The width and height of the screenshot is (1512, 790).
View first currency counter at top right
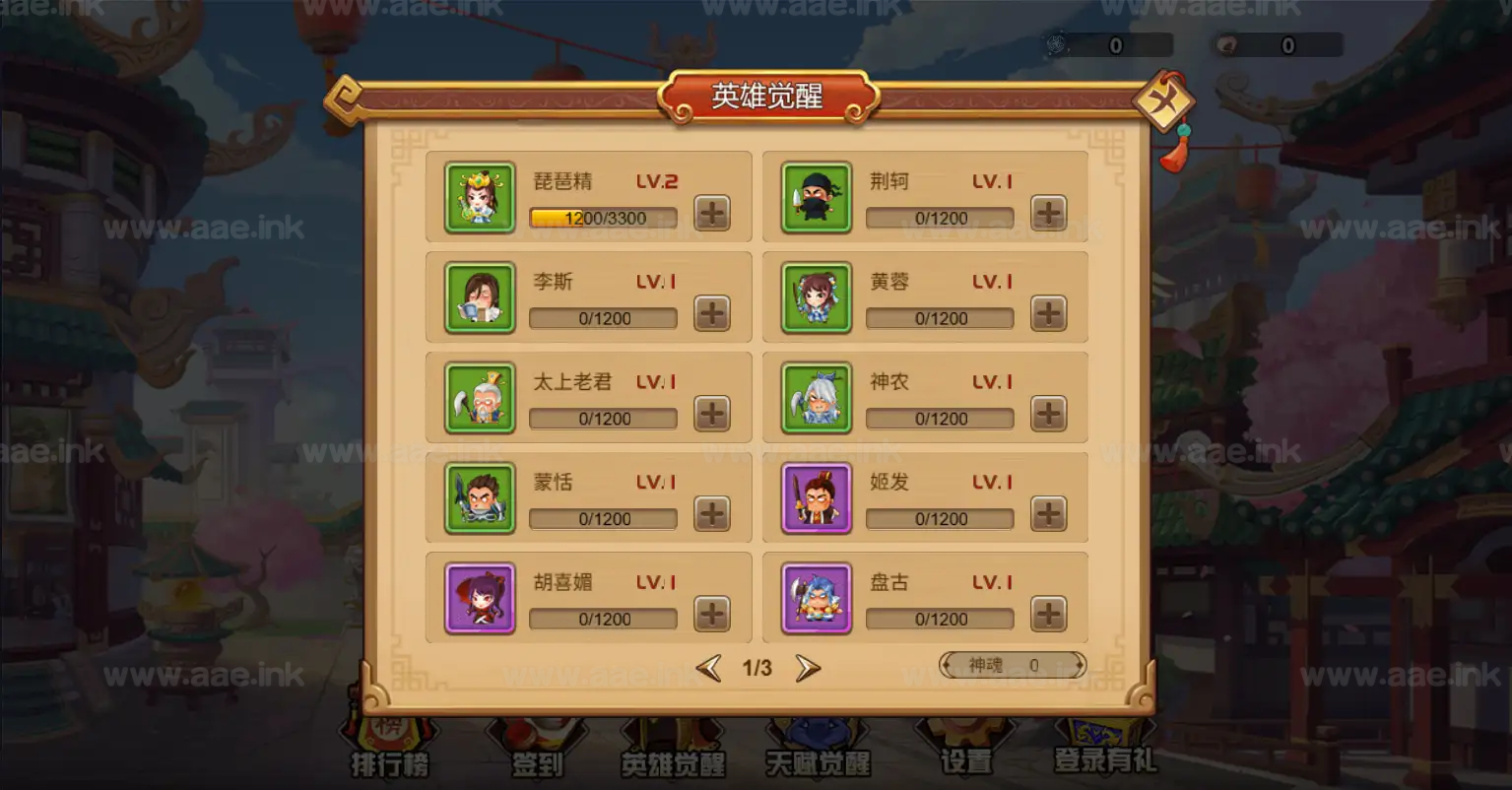click(1108, 43)
